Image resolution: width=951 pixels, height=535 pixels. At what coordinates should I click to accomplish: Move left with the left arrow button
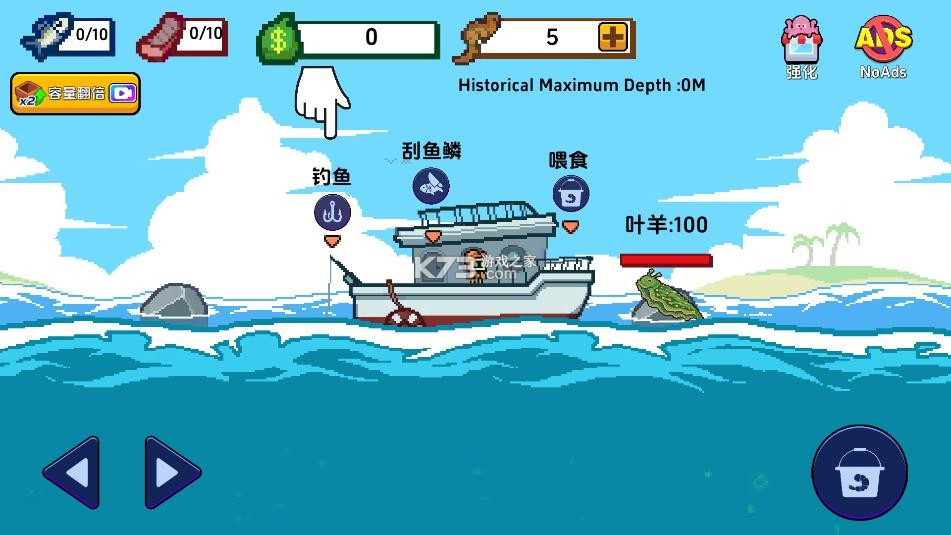(x=71, y=472)
